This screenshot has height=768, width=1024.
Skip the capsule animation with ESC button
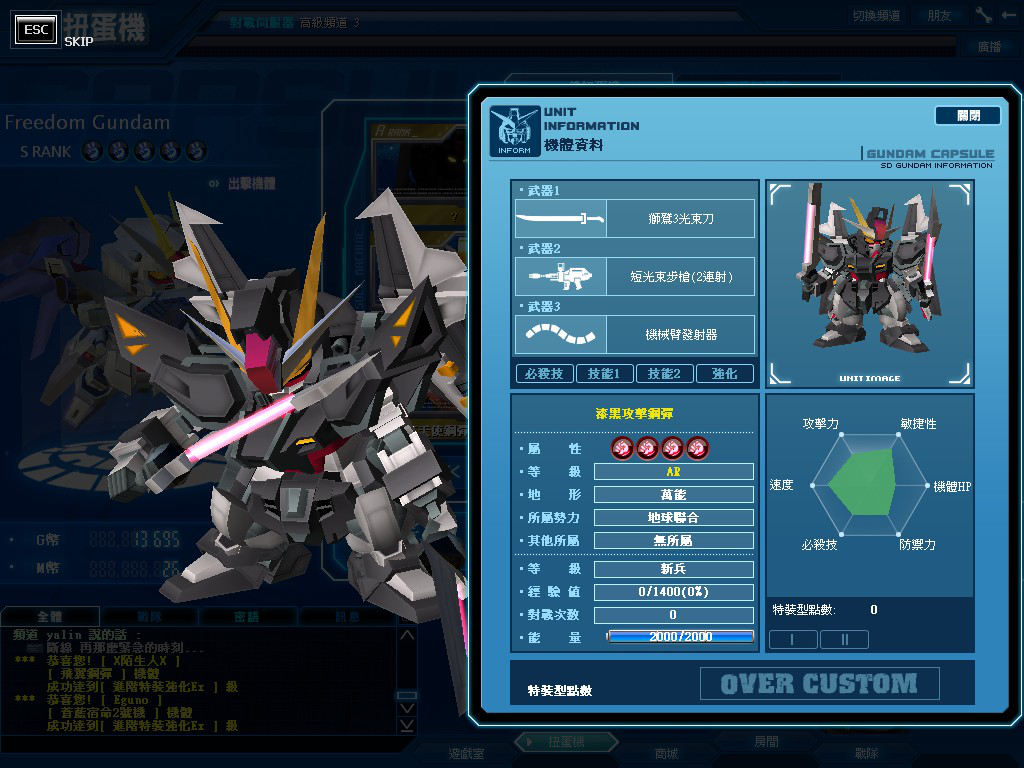37,30
